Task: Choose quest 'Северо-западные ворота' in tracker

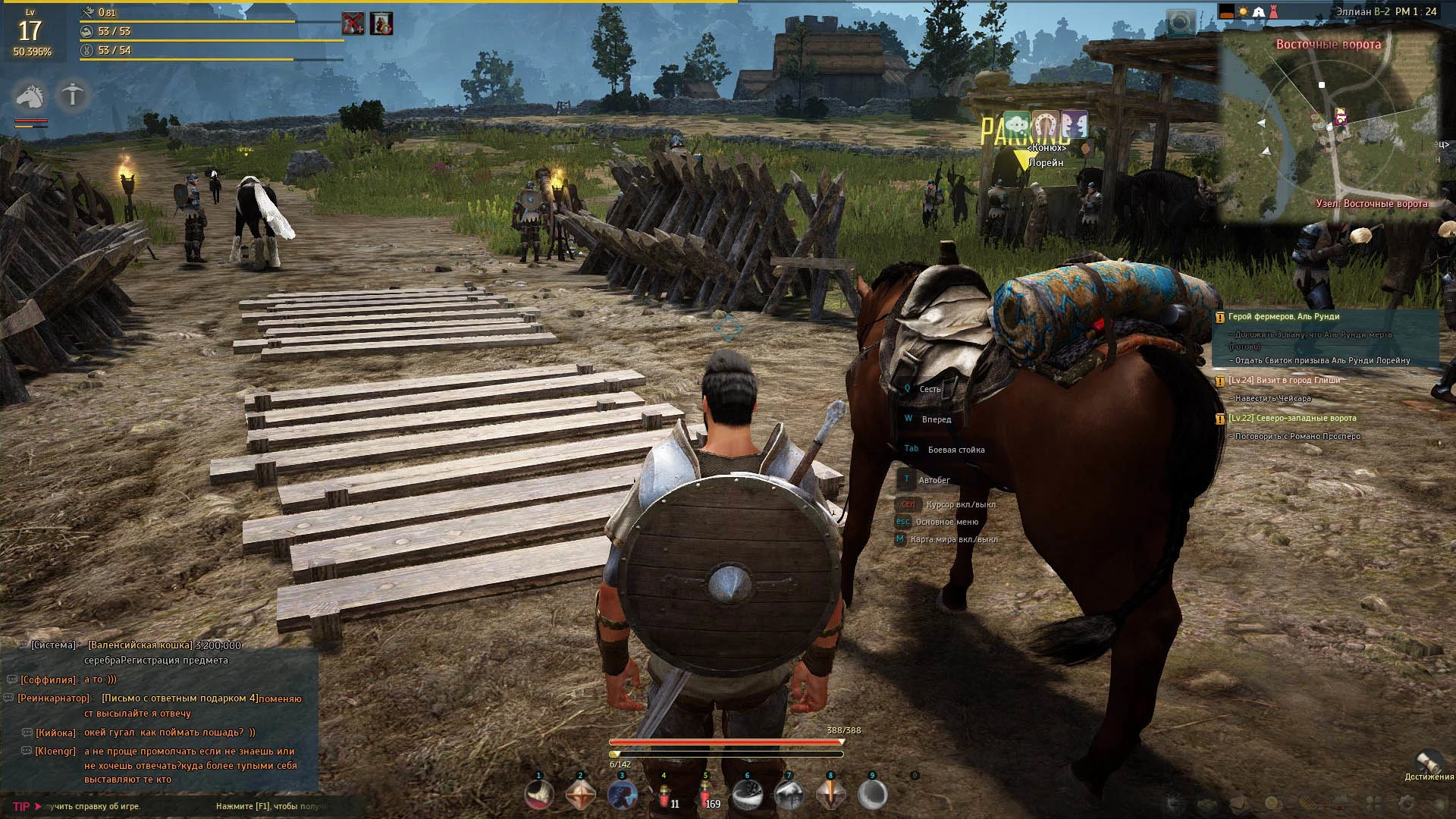Action: (1293, 419)
